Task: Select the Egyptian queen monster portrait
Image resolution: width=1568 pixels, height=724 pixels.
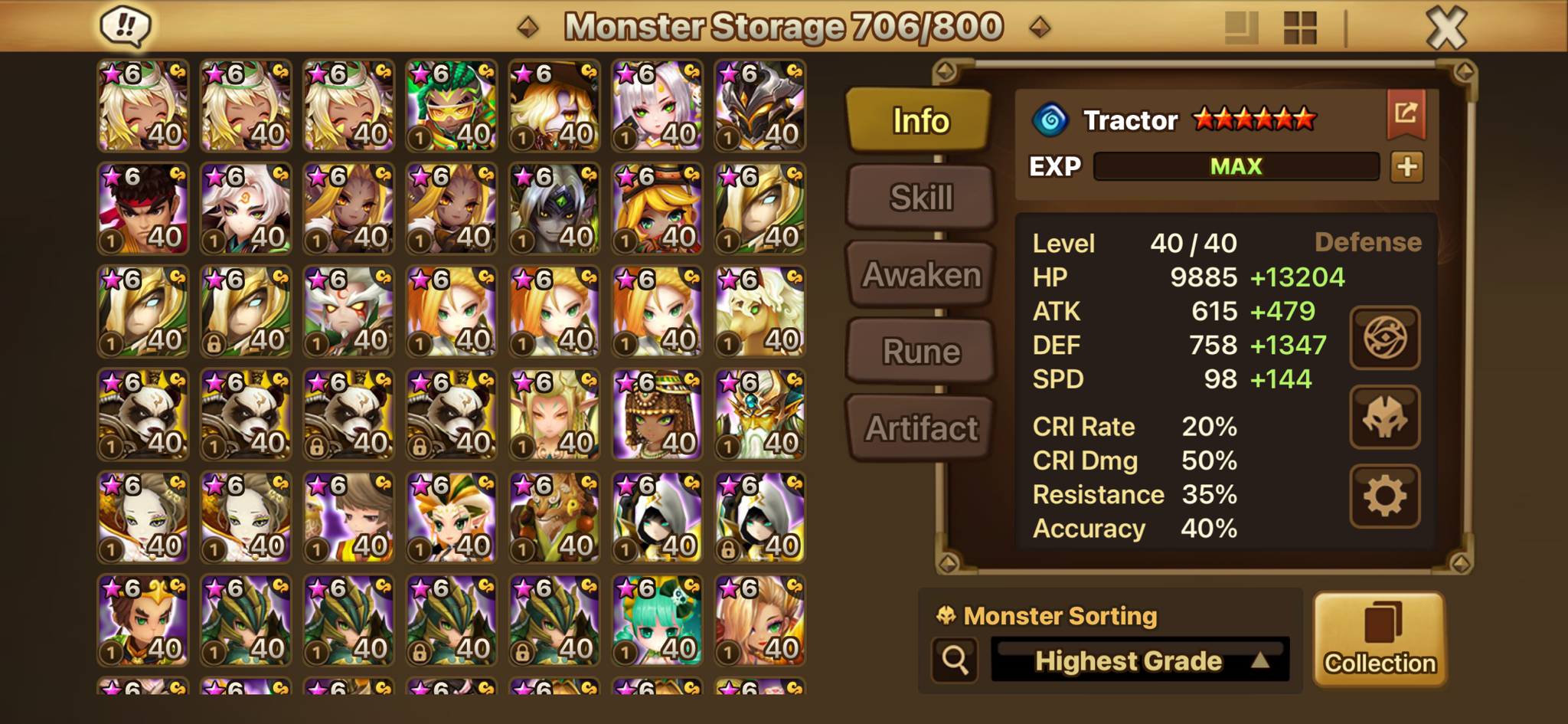Action: click(657, 414)
